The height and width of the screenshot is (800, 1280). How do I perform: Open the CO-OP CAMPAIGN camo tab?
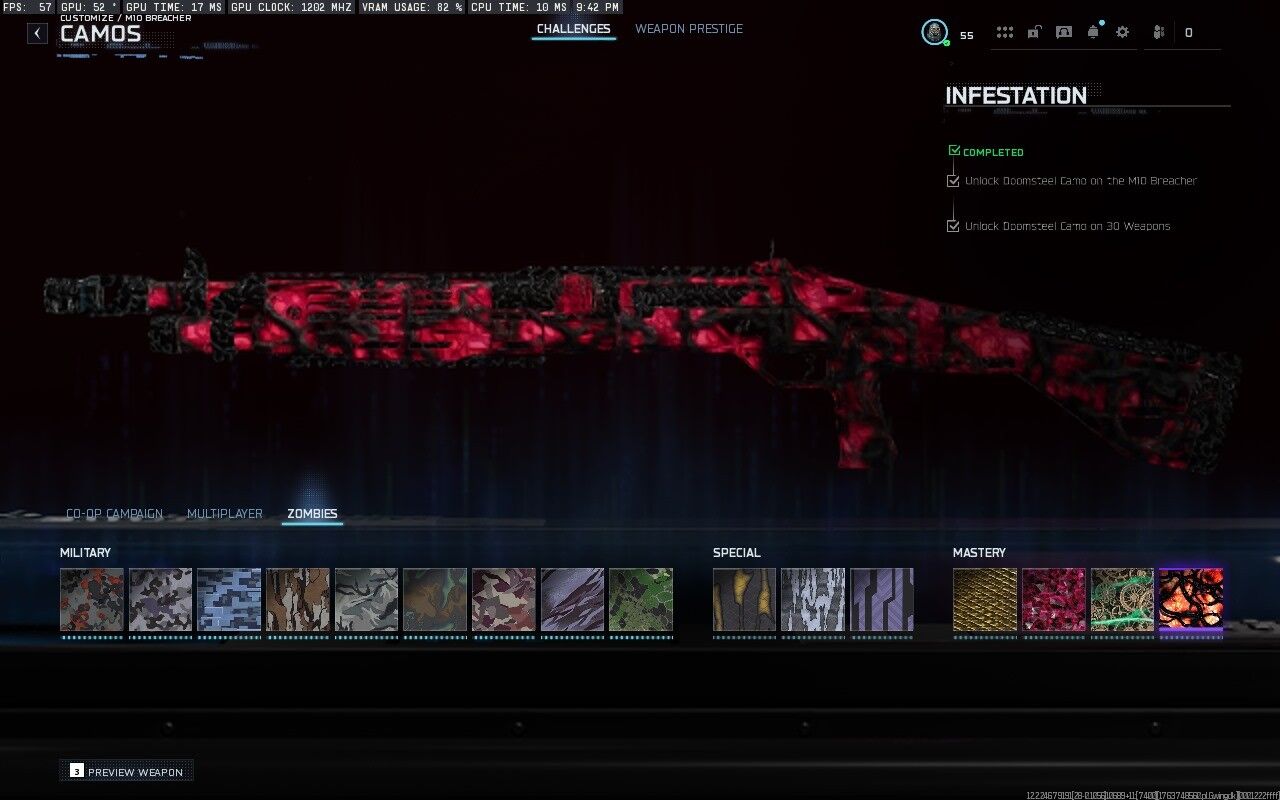click(114, 513)
